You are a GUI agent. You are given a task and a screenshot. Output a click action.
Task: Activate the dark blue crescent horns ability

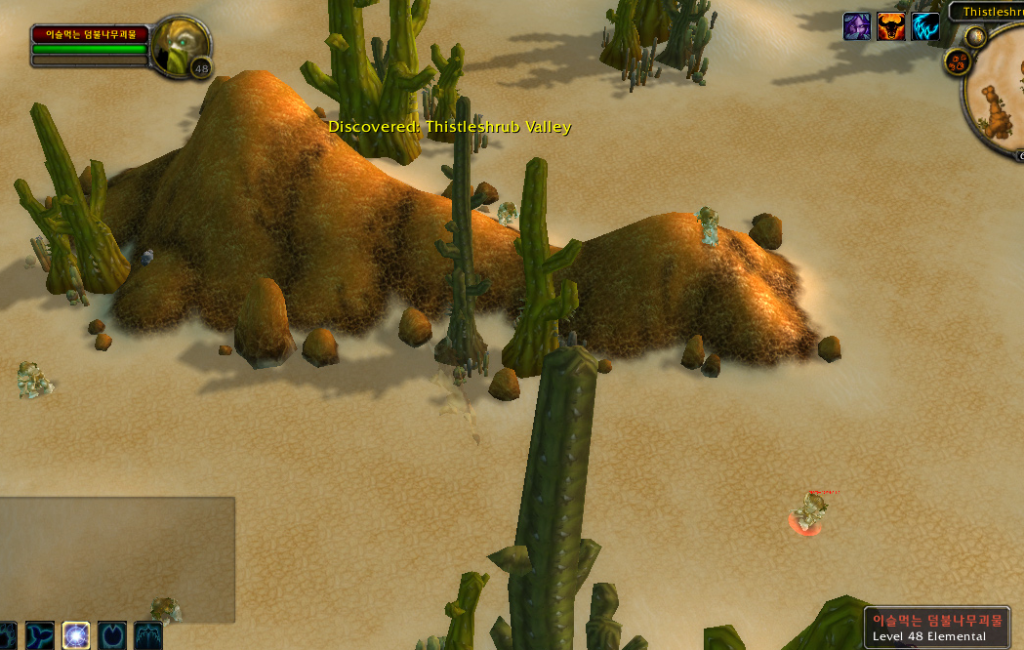coord(112,635)
